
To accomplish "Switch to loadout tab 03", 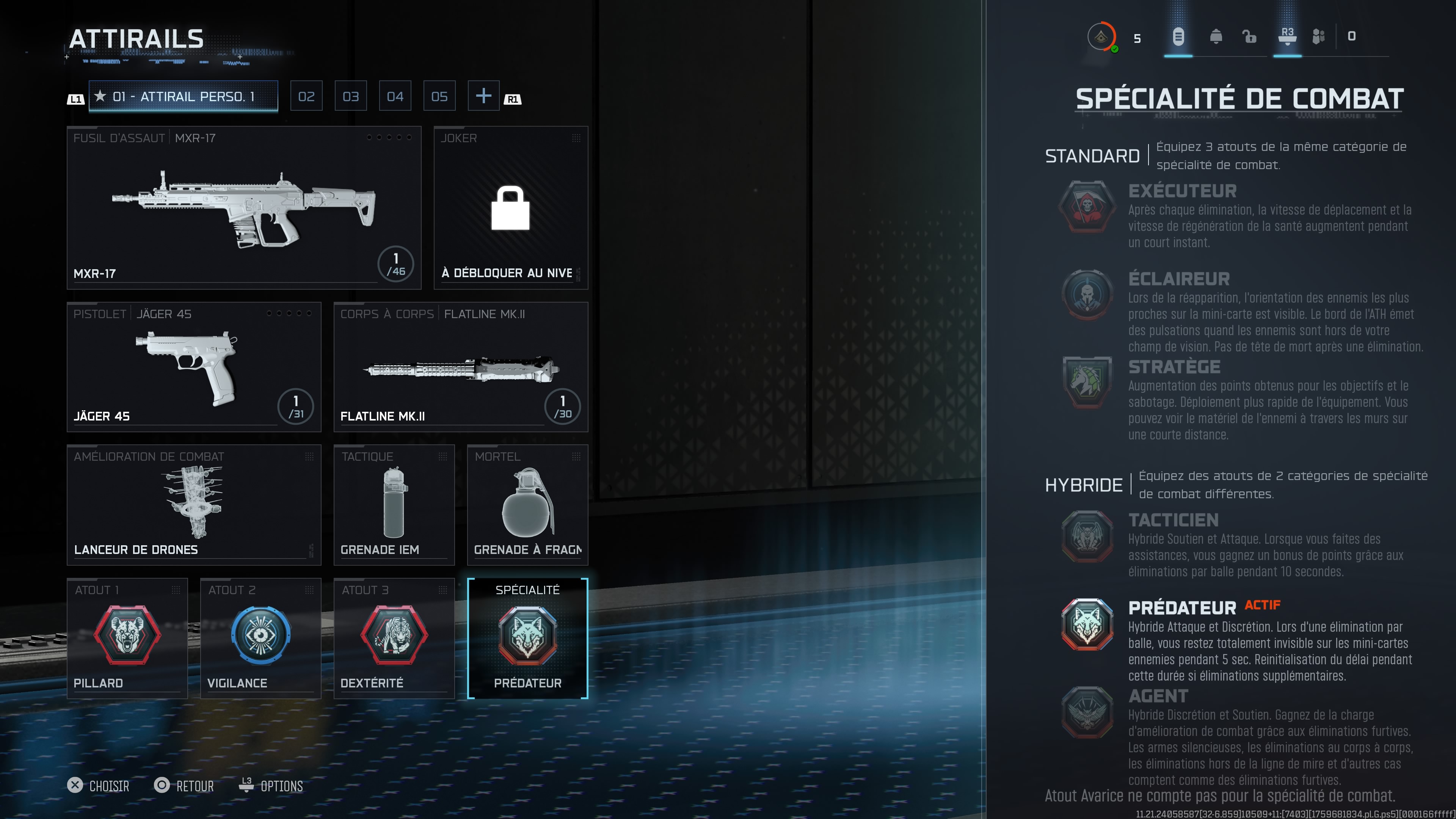I will click(350, 96).
